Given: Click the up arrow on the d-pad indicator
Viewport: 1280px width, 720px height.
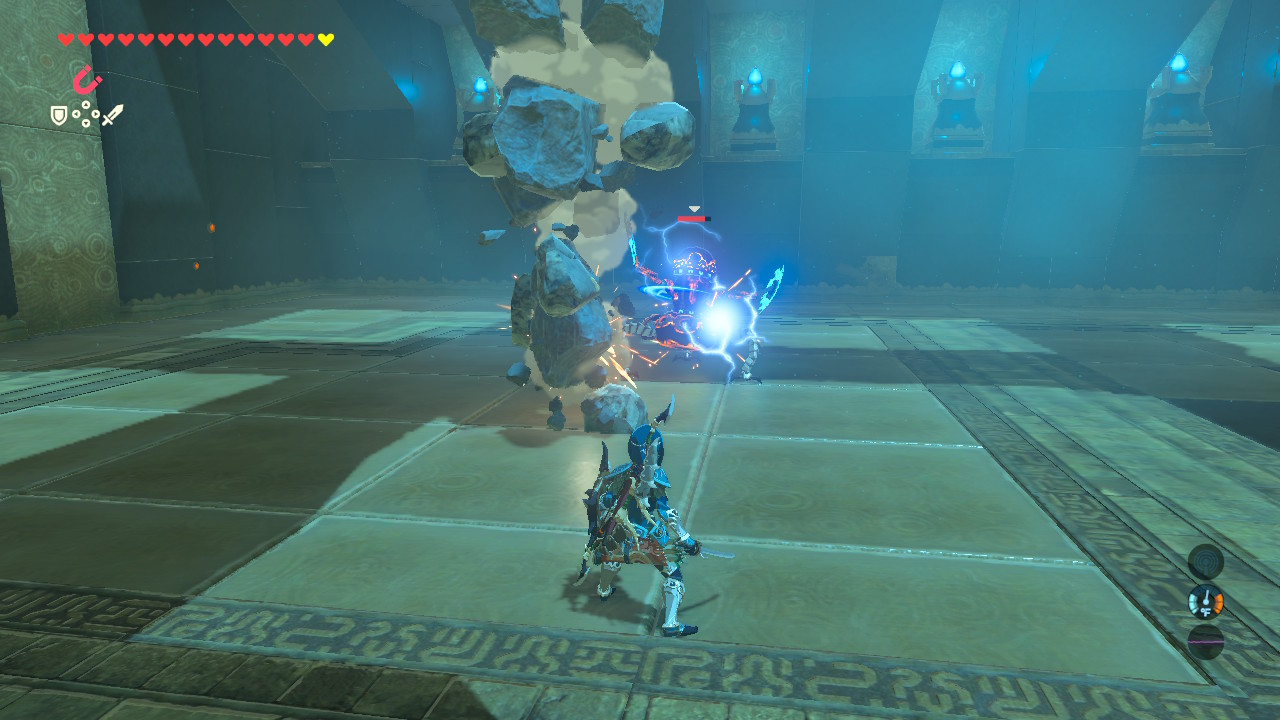Looking at the screenshot, I should (86, 104).
